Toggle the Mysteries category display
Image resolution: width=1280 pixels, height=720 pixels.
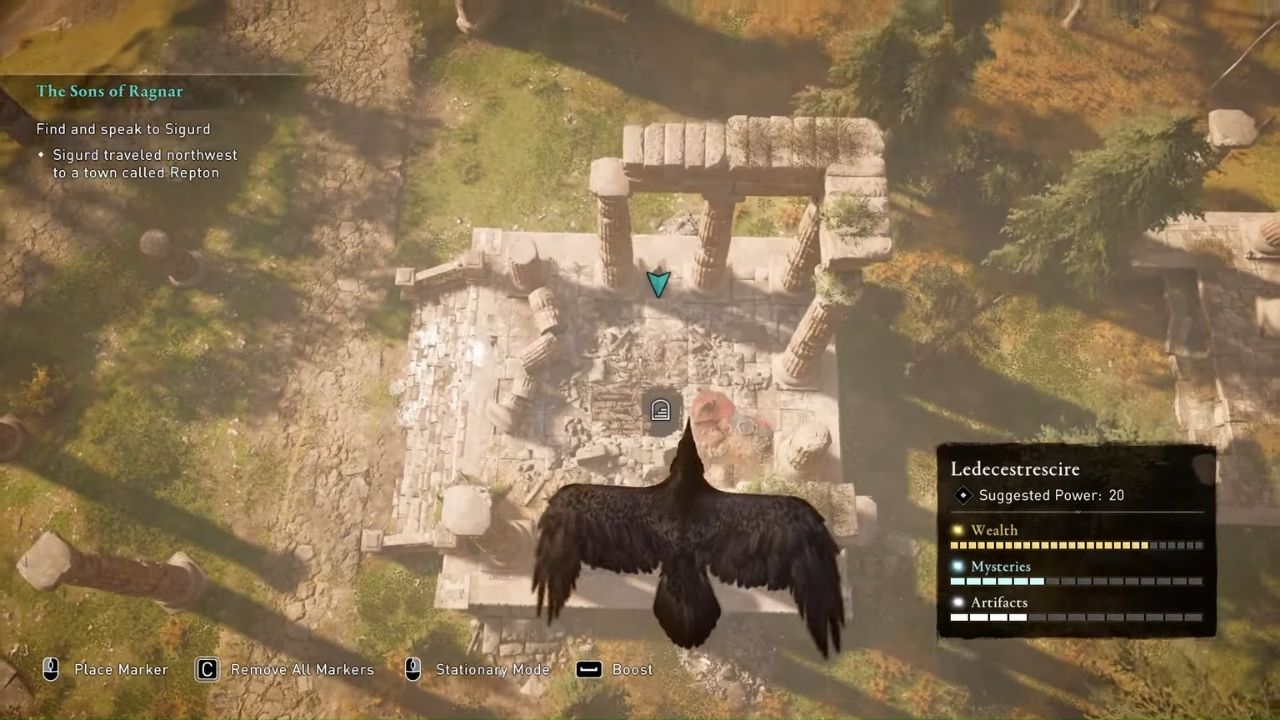pyautogui.click(x=1000, y=566)
